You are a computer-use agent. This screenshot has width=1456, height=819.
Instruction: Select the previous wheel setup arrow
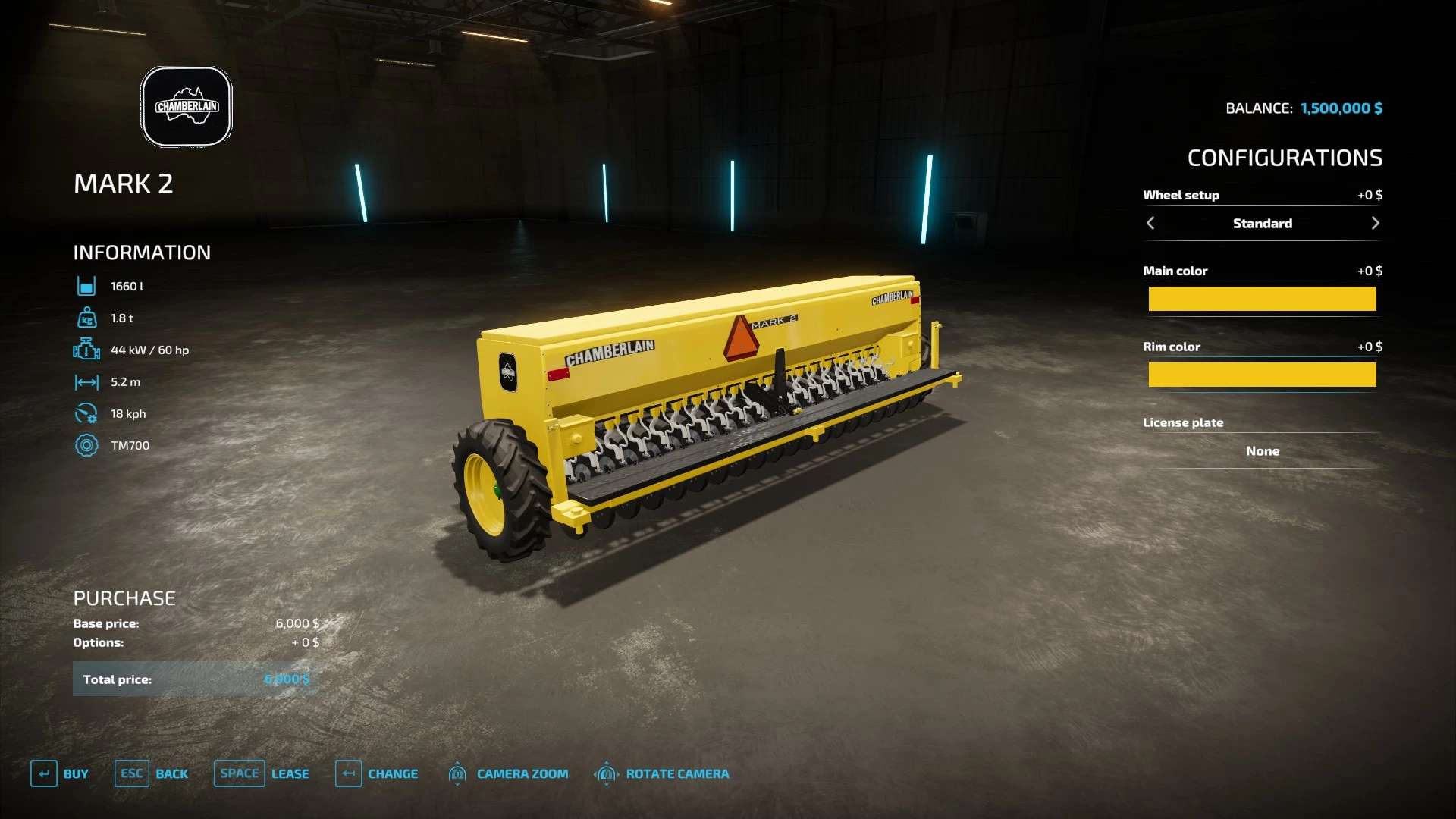pos(1150,223)
